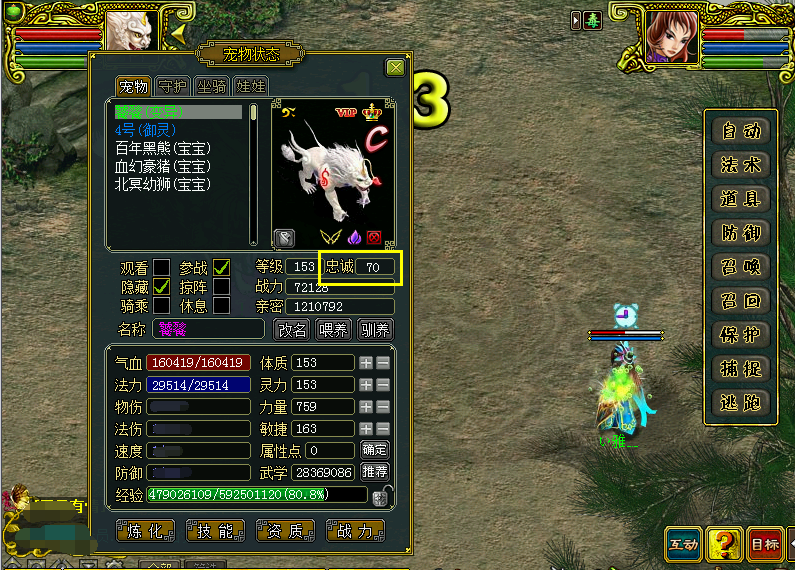Uncheck the 隐藏 checkbox
The image size is (795, 570).
(x=161, y=286)
